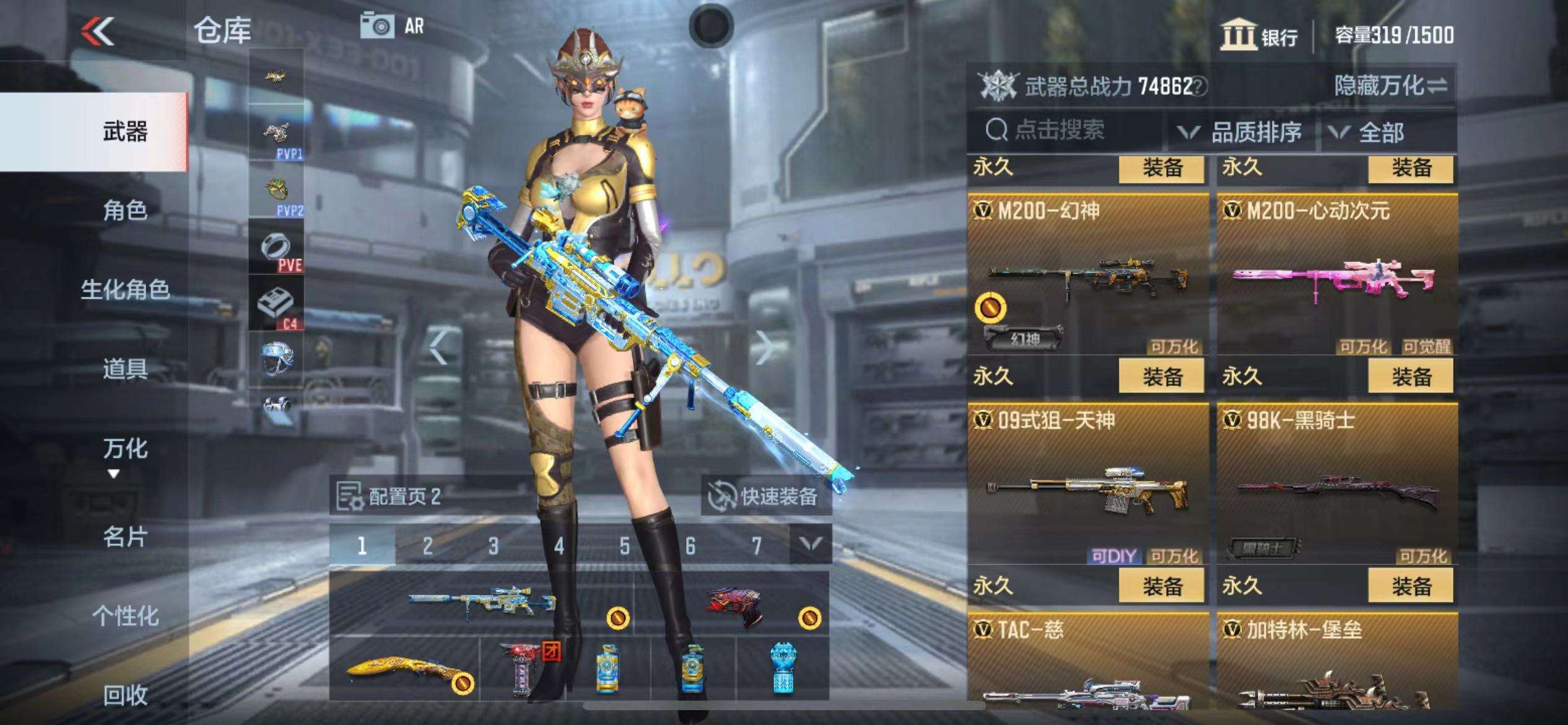
Task: Open the 回收 recycle tab
Action: point(125,695)
